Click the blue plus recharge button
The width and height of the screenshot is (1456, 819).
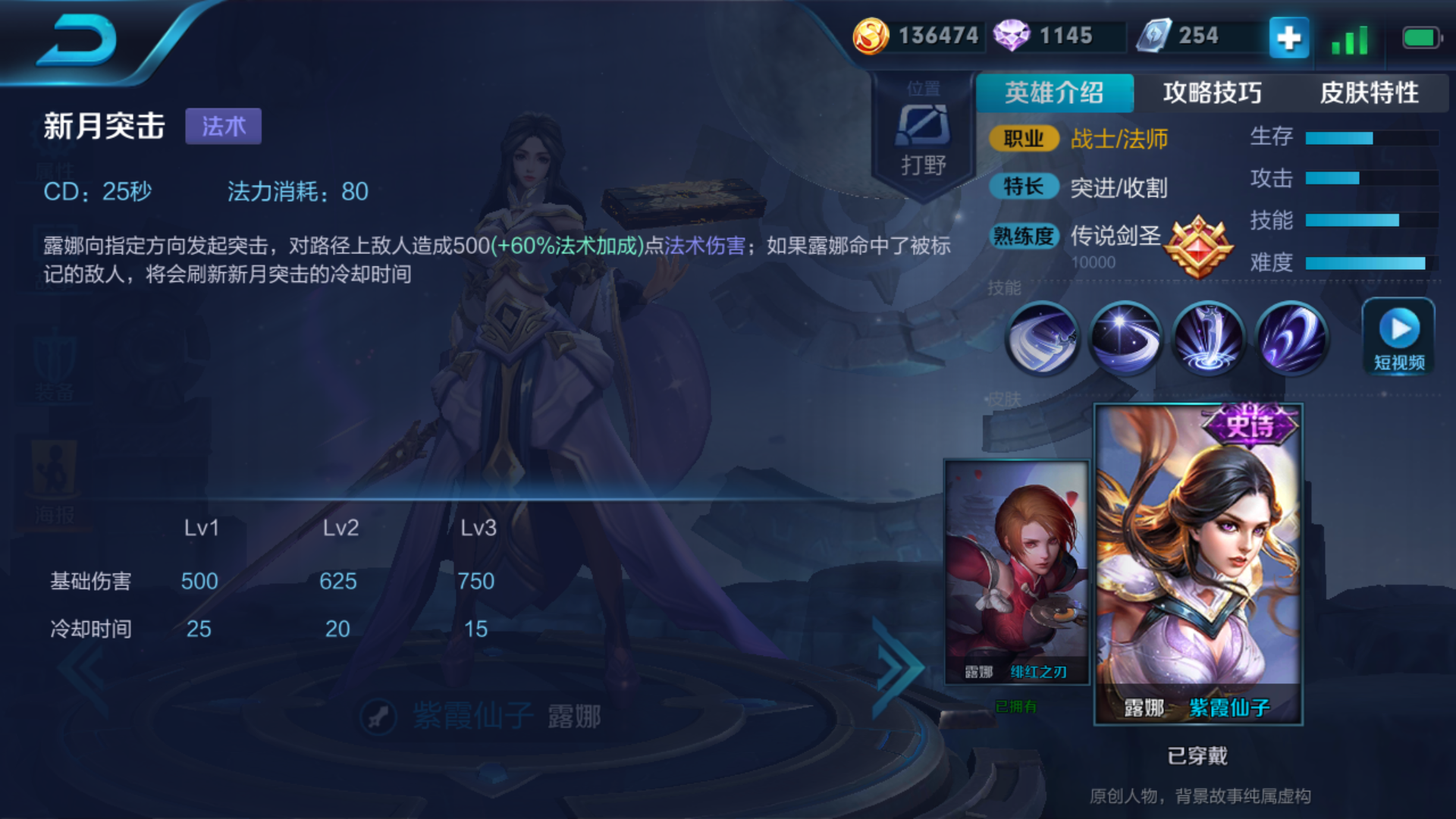pos(1288,36)
